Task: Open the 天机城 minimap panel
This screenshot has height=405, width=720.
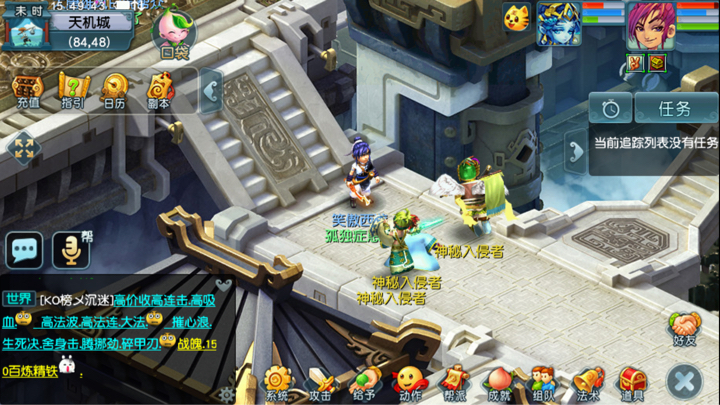Action: click(82, 30)
